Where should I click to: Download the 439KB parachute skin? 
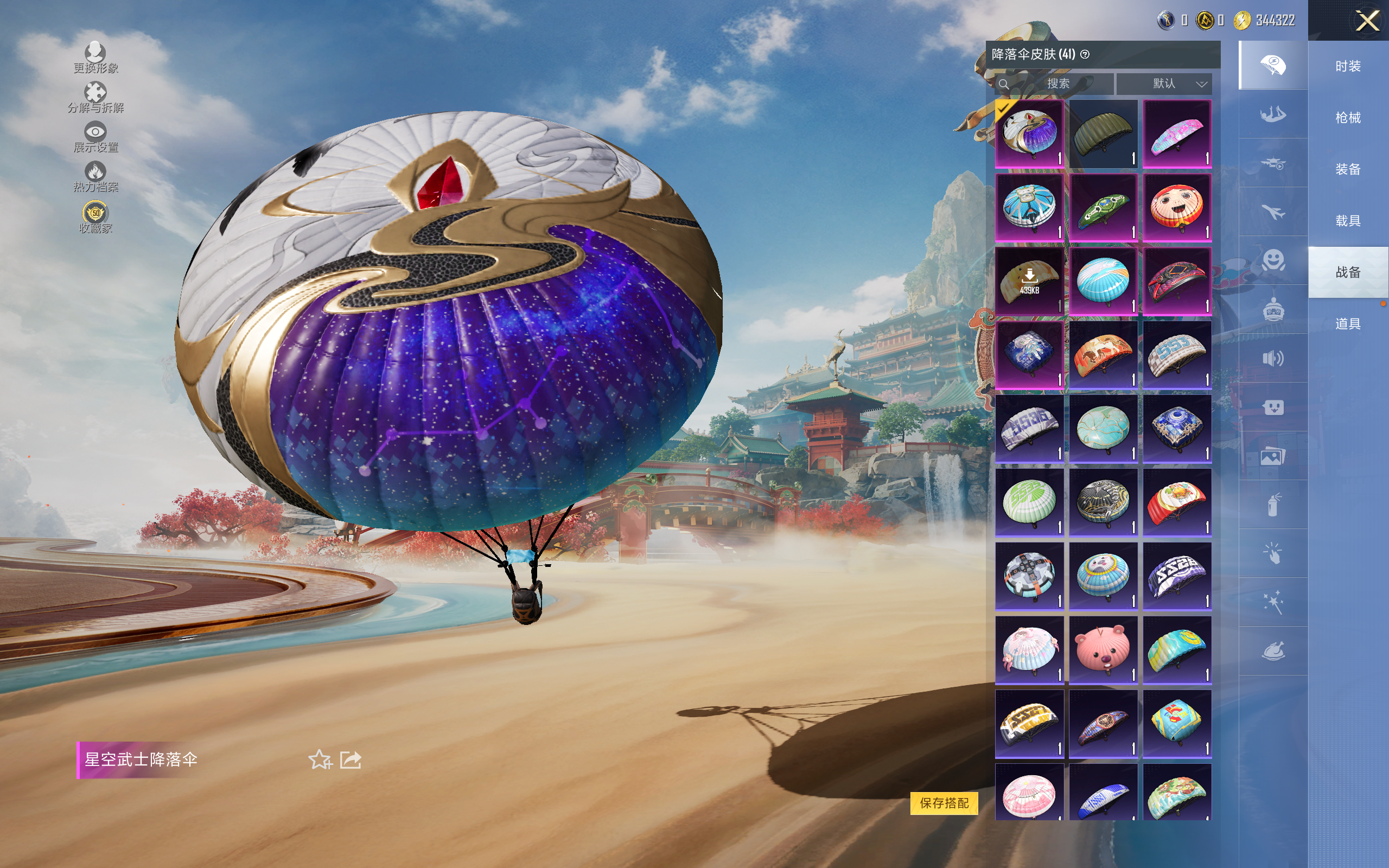coord(1029,282)
